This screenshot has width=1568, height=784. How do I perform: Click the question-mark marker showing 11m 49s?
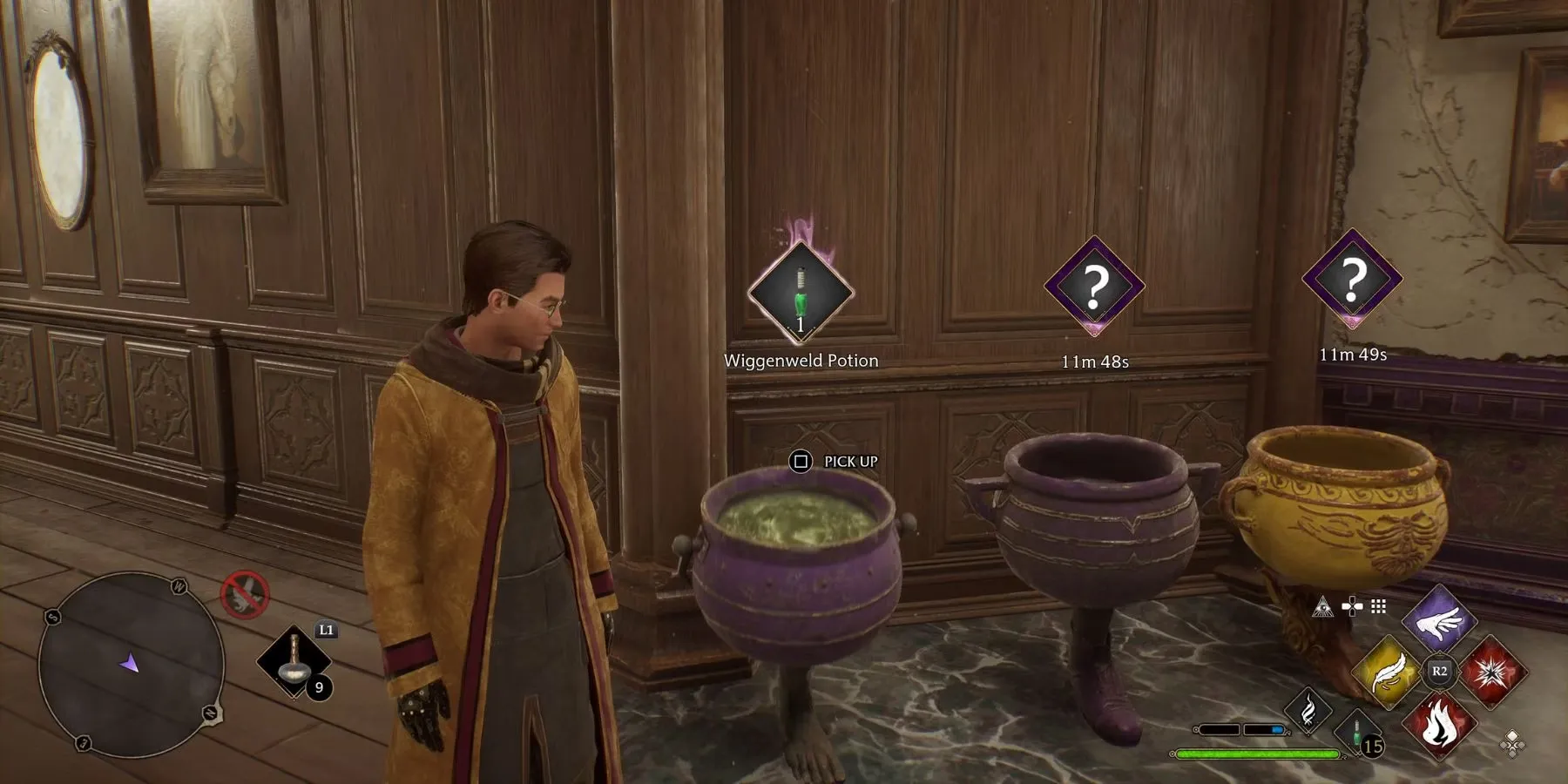tap(1352, 279)
